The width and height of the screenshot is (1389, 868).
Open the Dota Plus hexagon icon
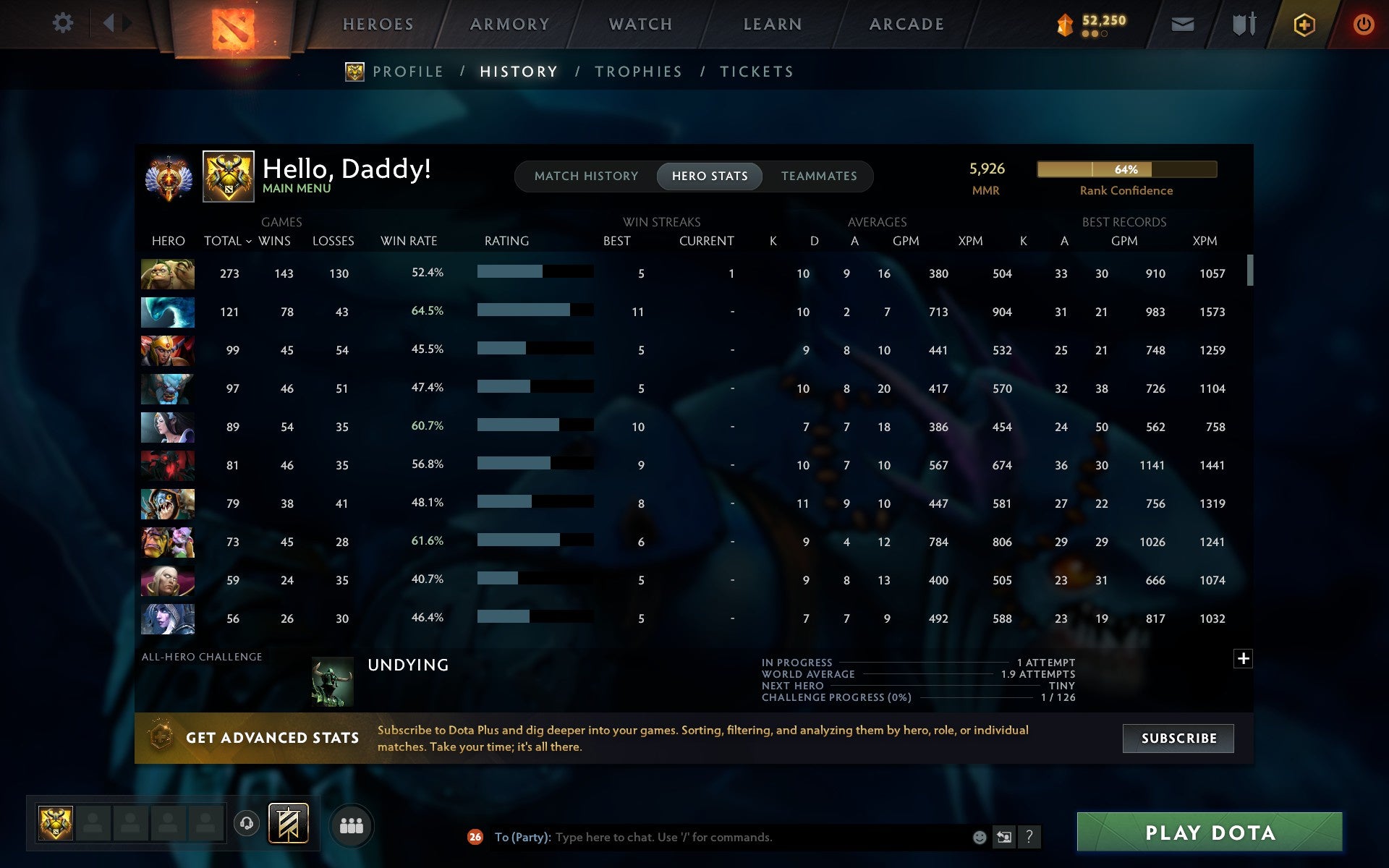pos(1302,23)
